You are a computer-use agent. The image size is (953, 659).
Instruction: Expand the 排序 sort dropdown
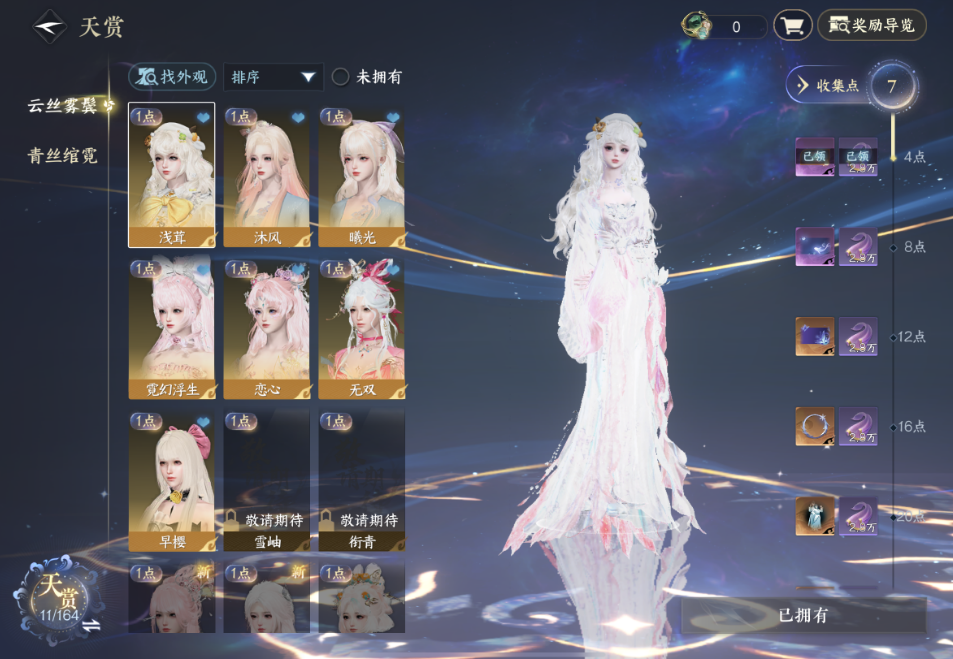(x=273, y=76)
